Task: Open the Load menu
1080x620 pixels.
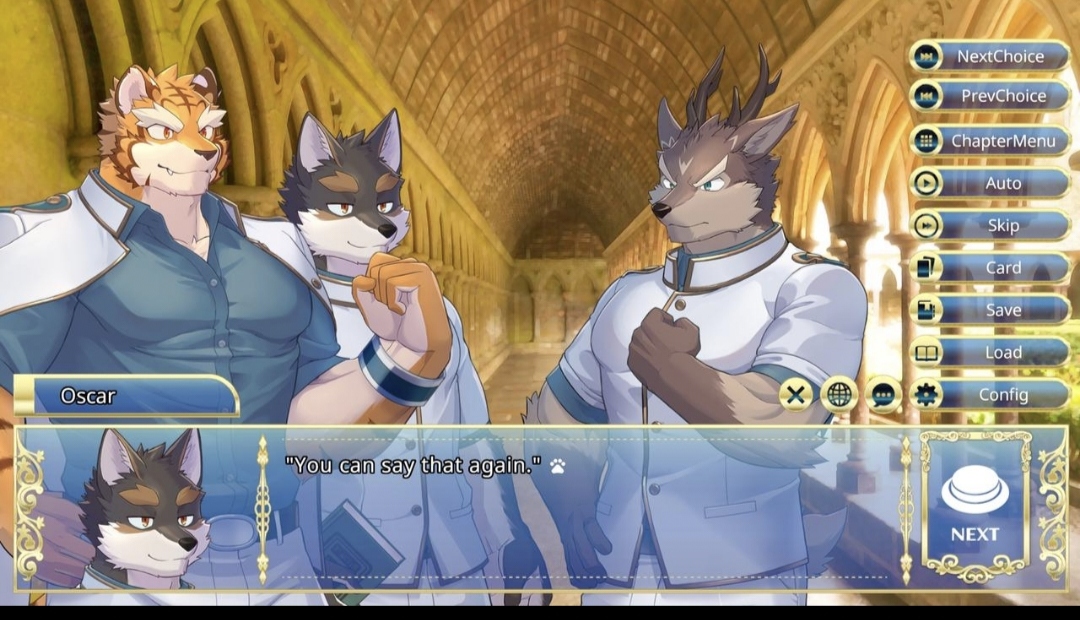Action: point(990,352)
